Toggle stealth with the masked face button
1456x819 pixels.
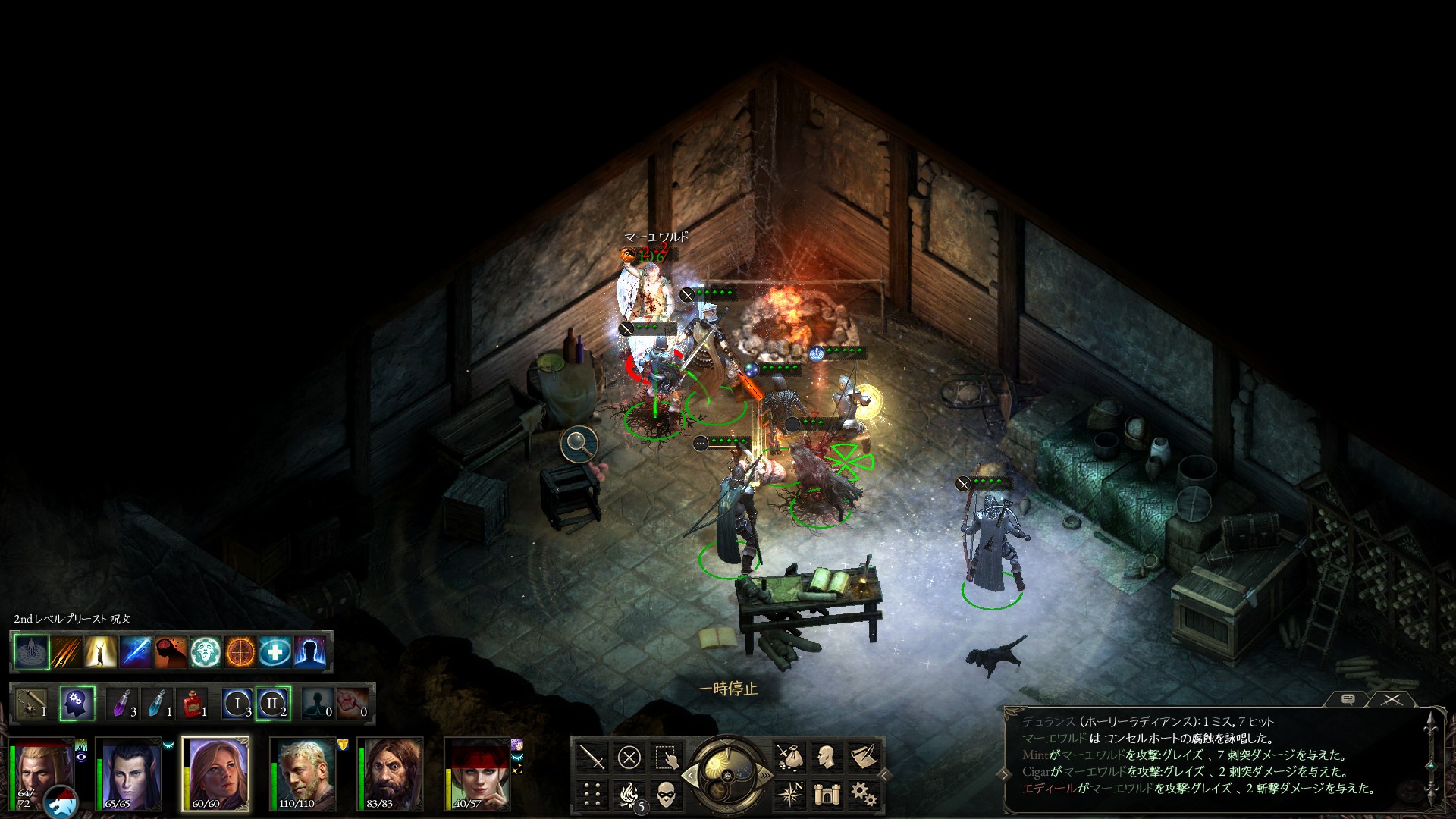665,794
